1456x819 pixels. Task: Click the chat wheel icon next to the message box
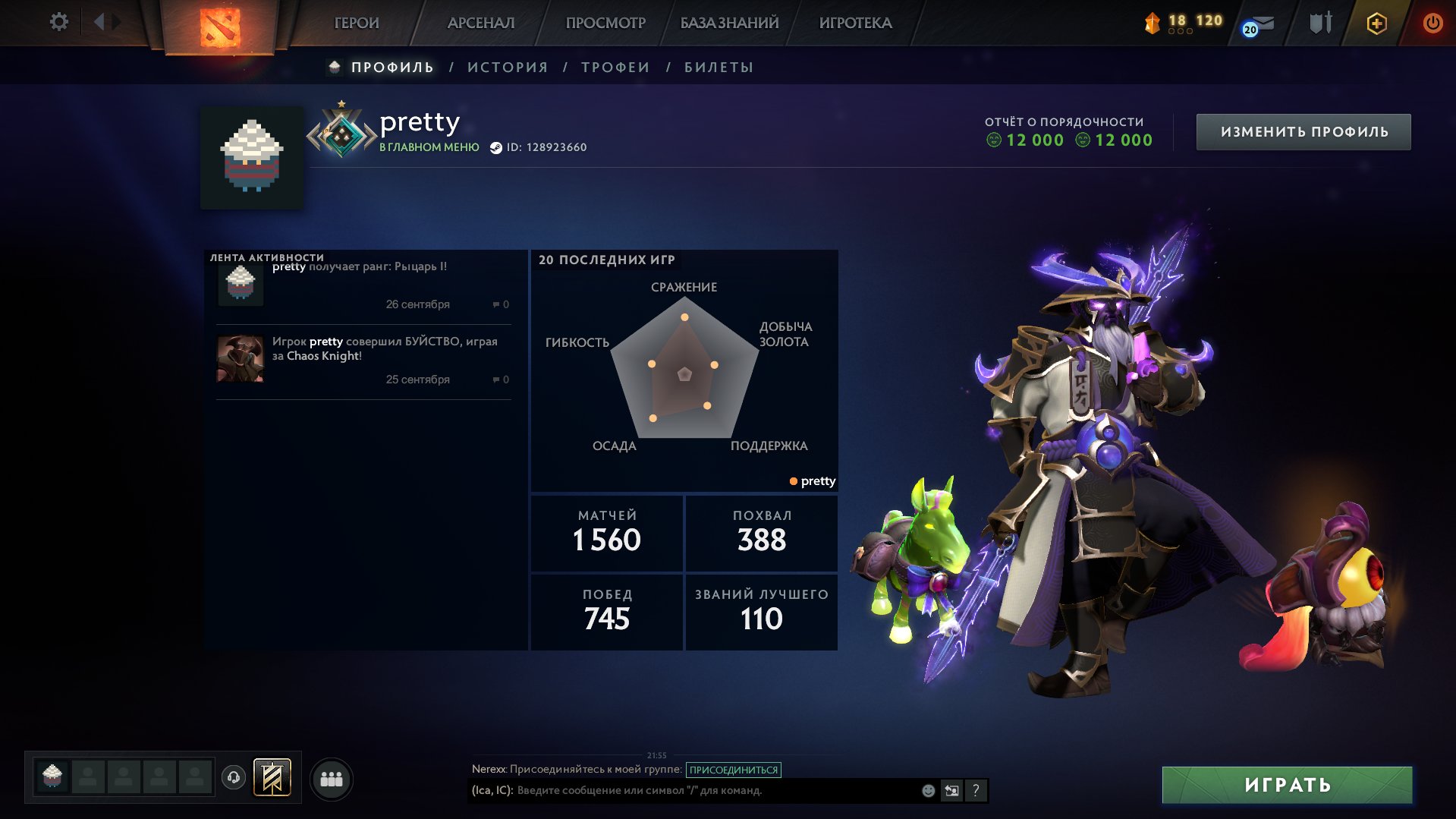(951, 789)
